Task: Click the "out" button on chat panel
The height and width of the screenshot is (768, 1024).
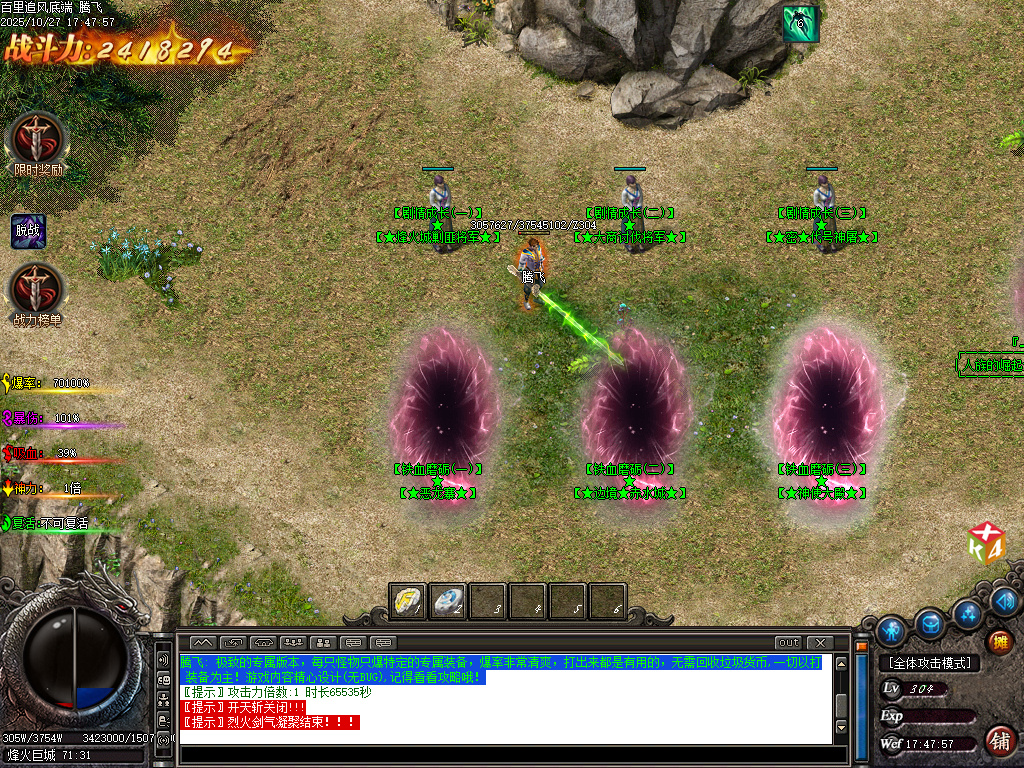Action: click(x=788, y=642)
